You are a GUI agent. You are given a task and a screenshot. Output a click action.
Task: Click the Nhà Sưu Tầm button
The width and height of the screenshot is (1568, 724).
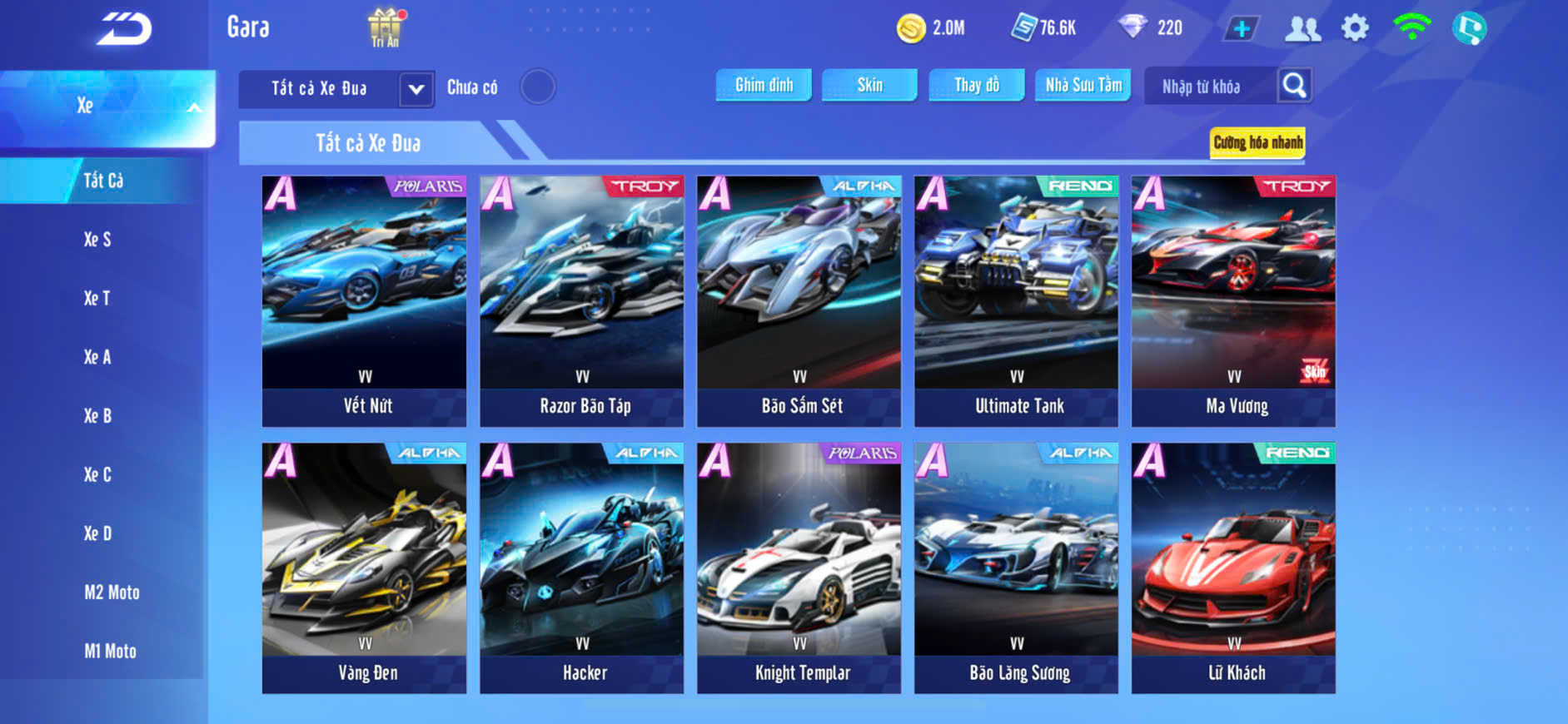[x=1083, y=85]
